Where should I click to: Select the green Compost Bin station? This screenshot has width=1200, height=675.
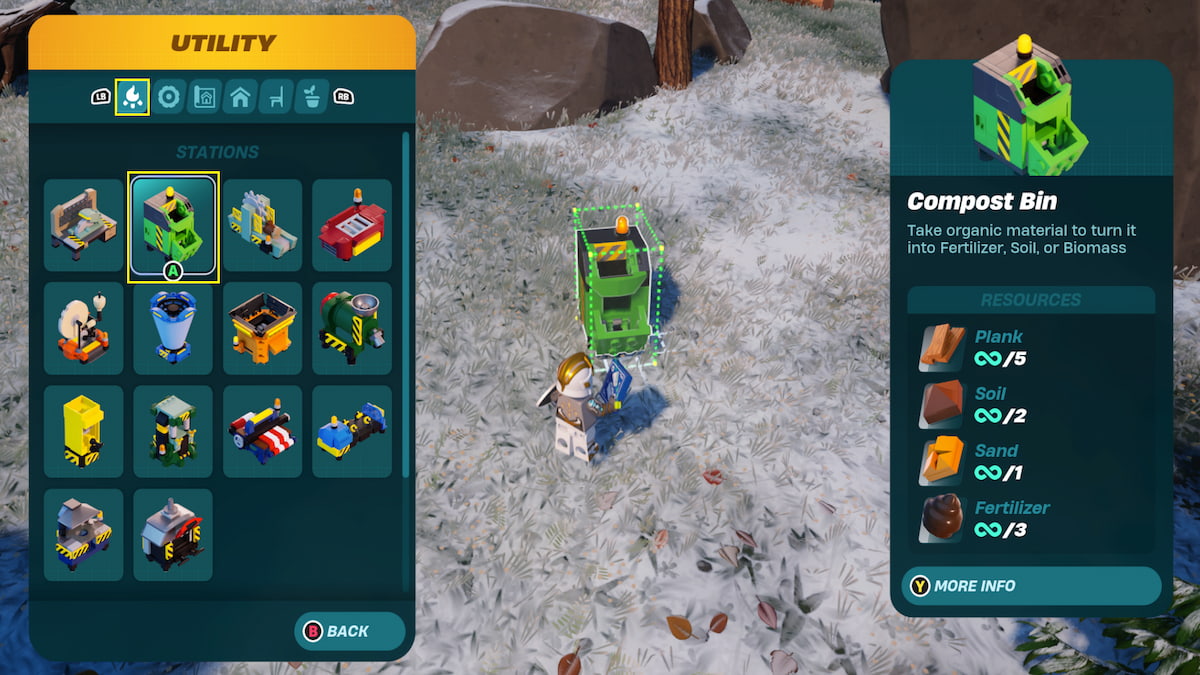173,225
